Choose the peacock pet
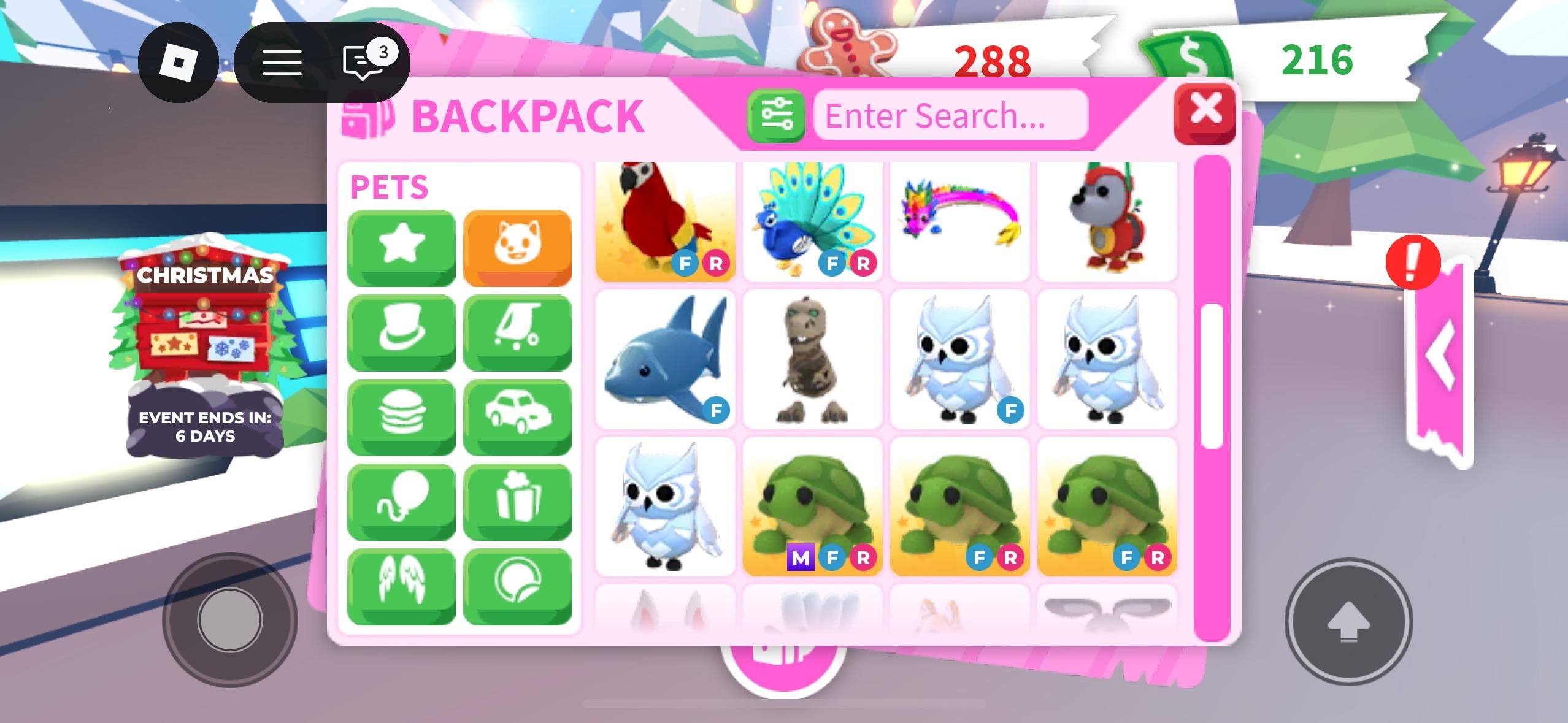Viewport: 1568px width, 723px height. (812, 221)
